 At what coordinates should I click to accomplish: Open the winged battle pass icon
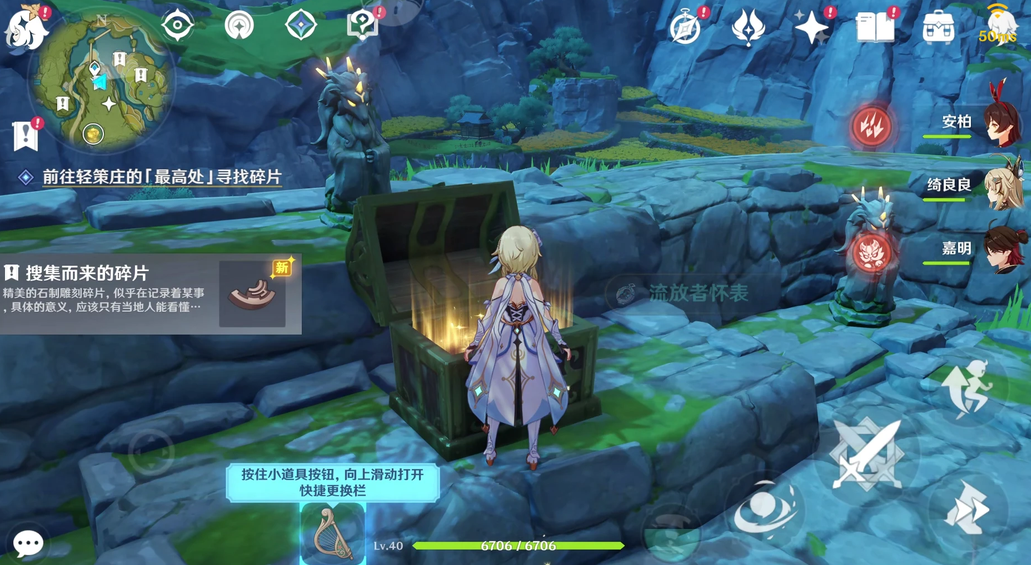[748, 28]
